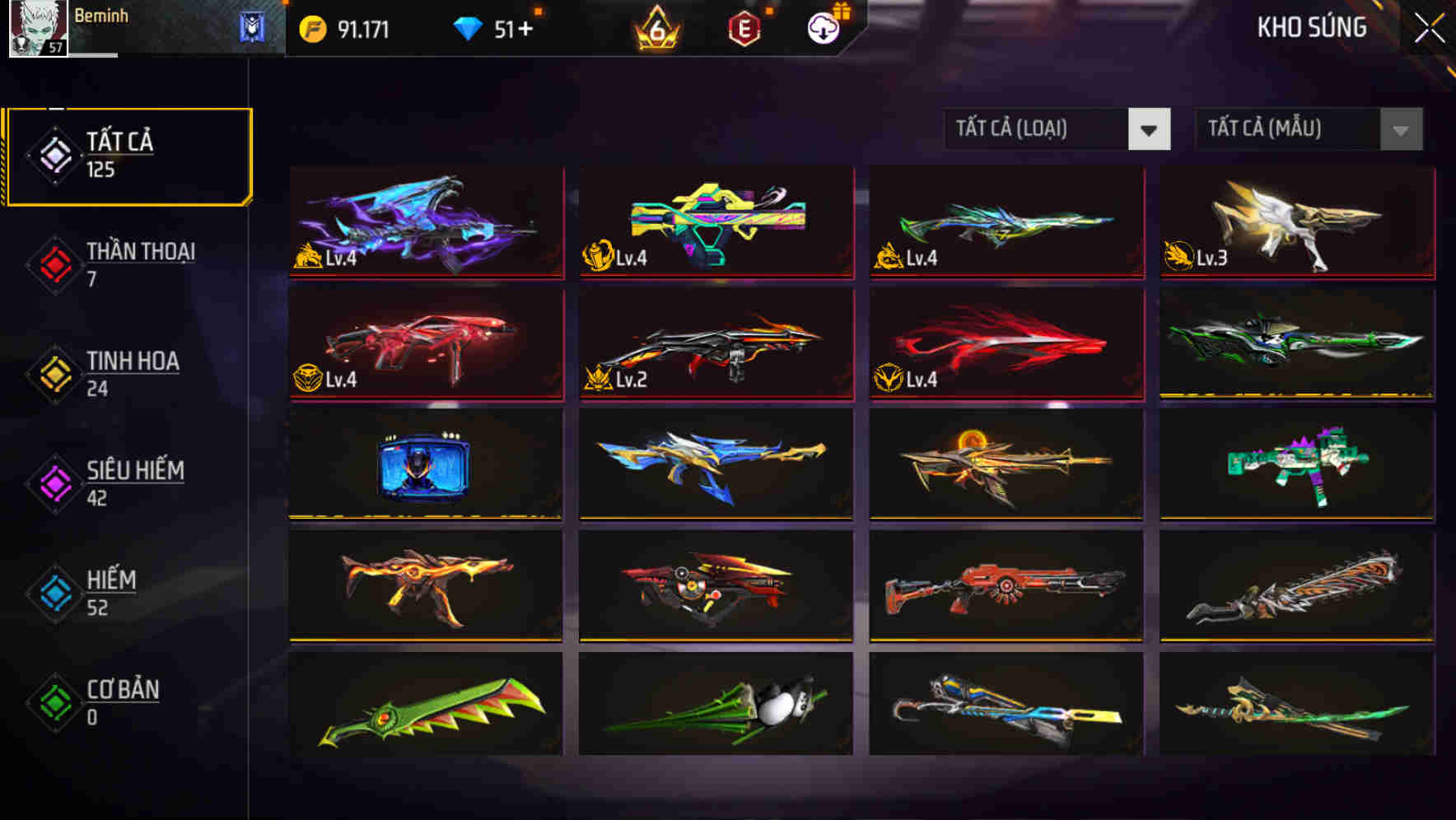The image size is (1456, 820).
Task: Select the THẦN THOẠI rarity diamond icon
Action: point(52,263)
